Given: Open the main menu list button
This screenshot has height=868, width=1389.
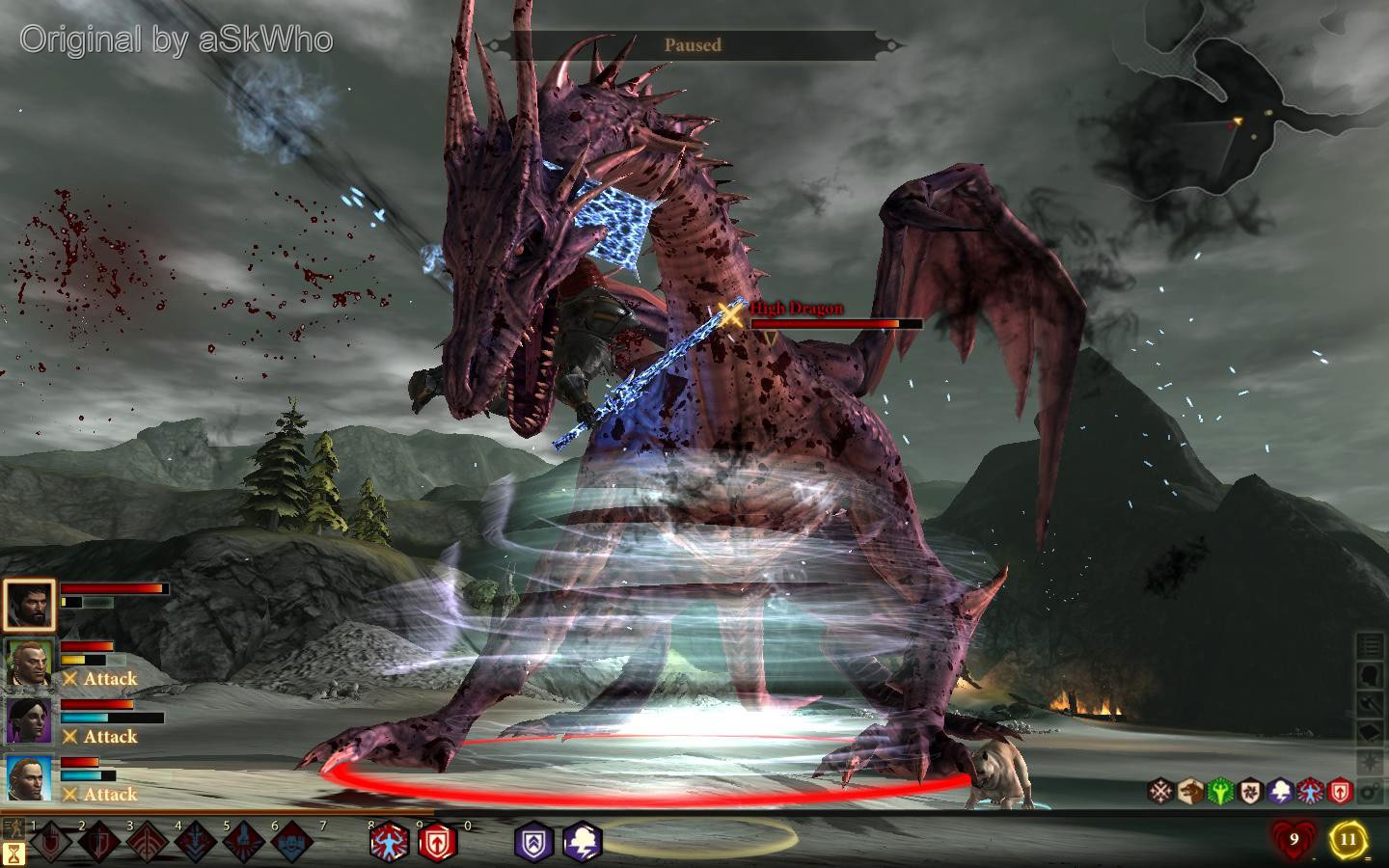Looking at the screenshot, I should pos(1371,645).
